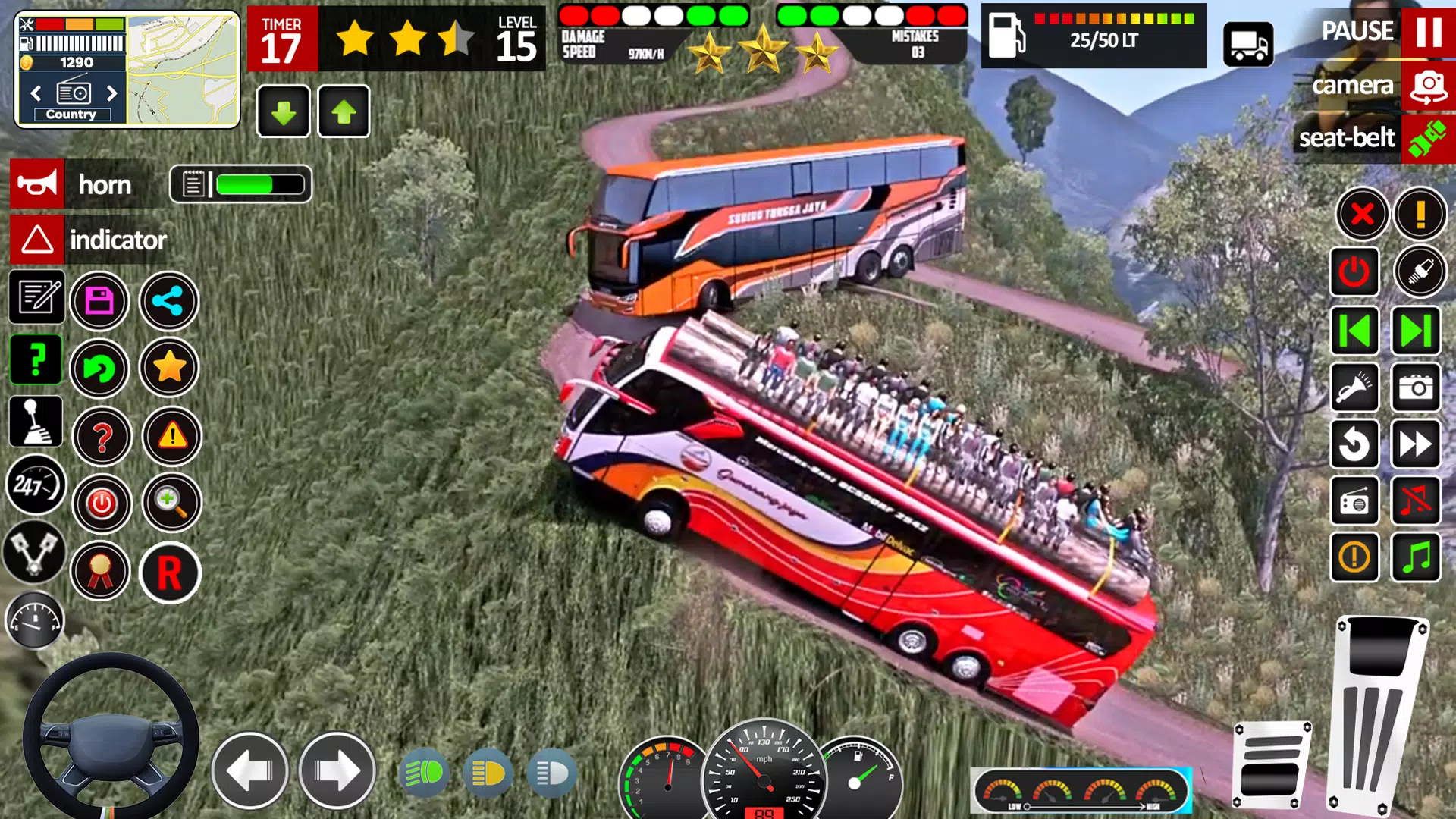The image size is (1456, 819).
Task: Steer left with the left arrow button
Action: [249, 771]
